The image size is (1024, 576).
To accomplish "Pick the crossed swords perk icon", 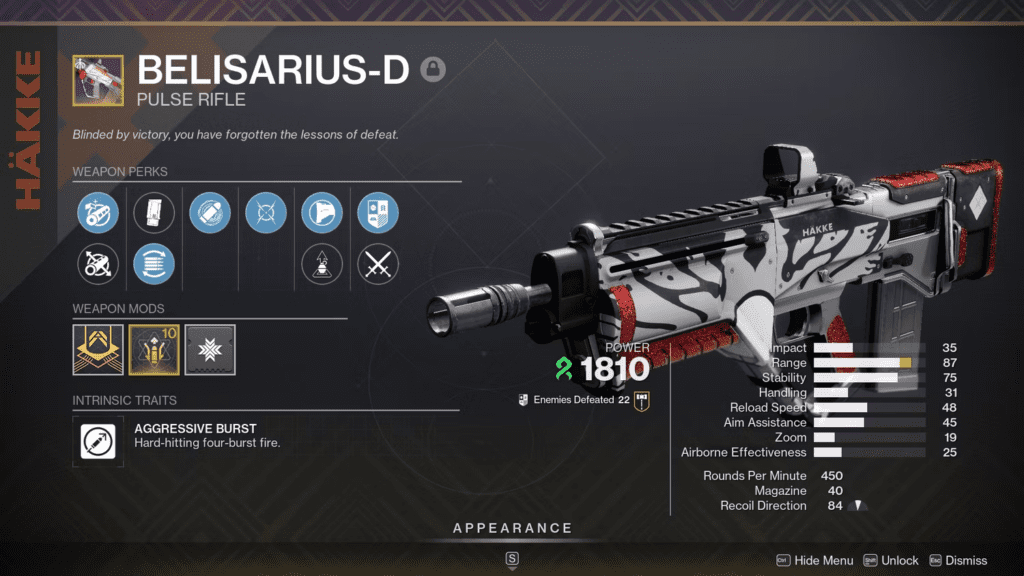I will (378, 265).
